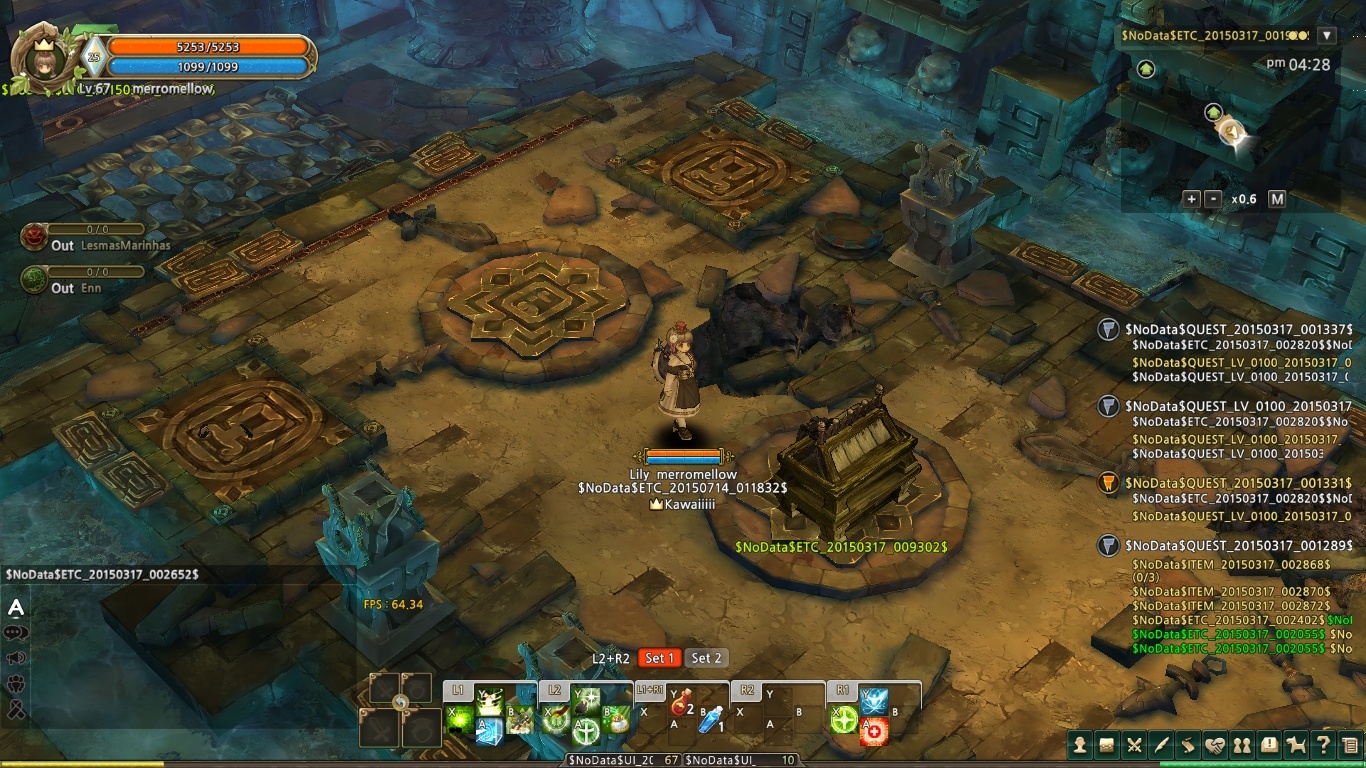Open the inventory bag icon
The width and height of the screenshot is (1366, 768).
point(1107,744)
